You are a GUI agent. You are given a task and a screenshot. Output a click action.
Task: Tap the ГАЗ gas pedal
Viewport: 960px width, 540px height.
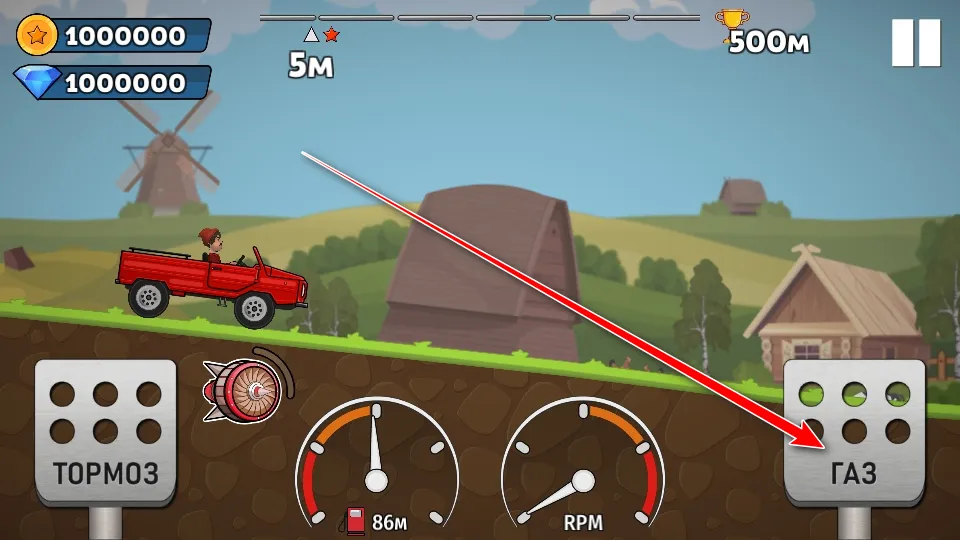853,432
